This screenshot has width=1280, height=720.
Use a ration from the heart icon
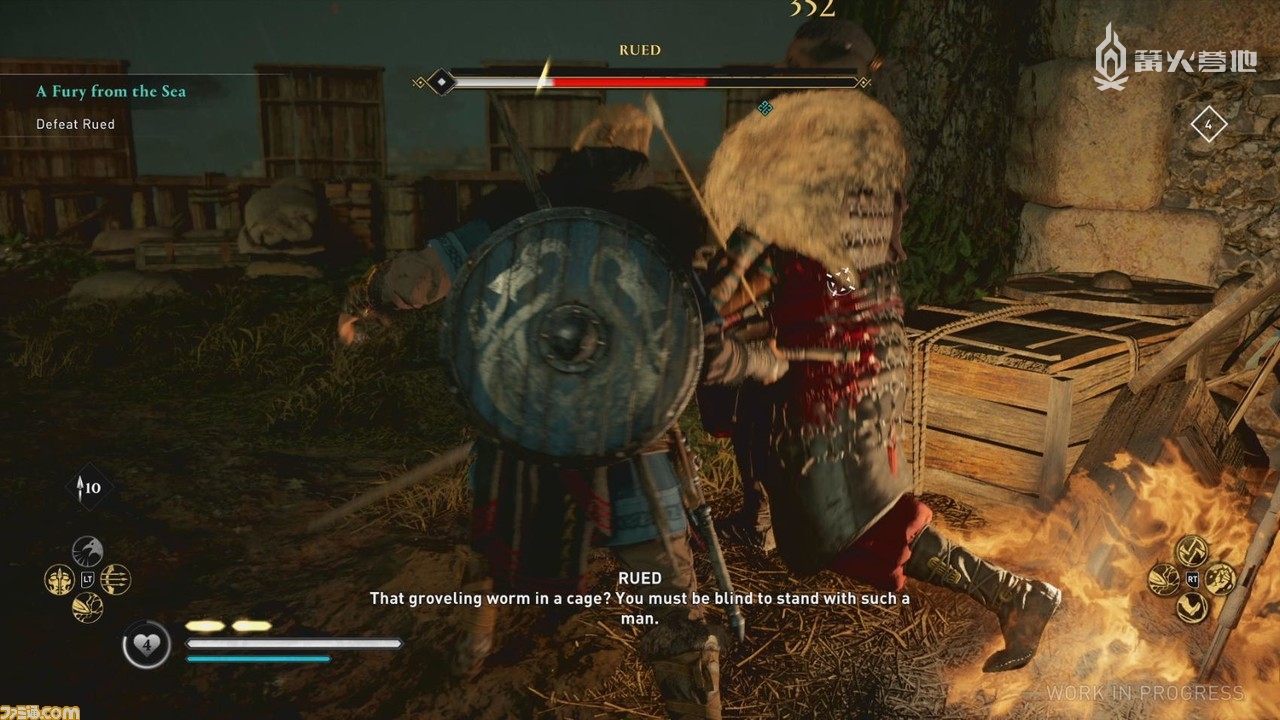click(147, 645)
